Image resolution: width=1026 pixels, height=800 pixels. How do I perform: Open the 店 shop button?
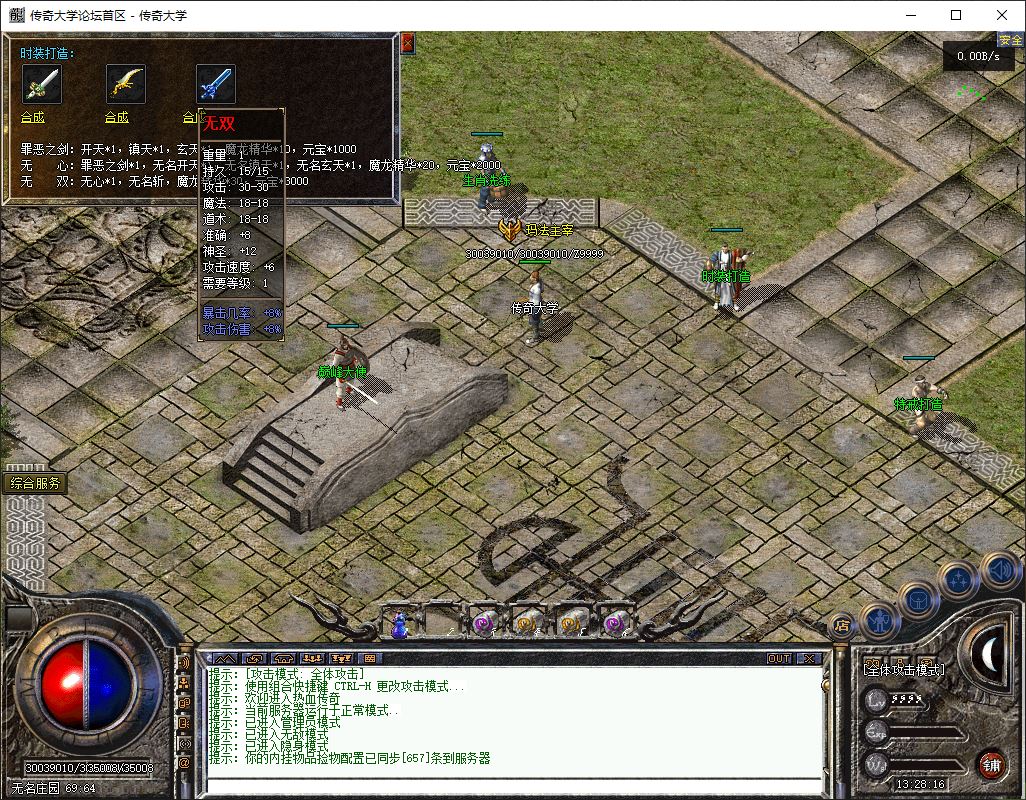point(841,627)
